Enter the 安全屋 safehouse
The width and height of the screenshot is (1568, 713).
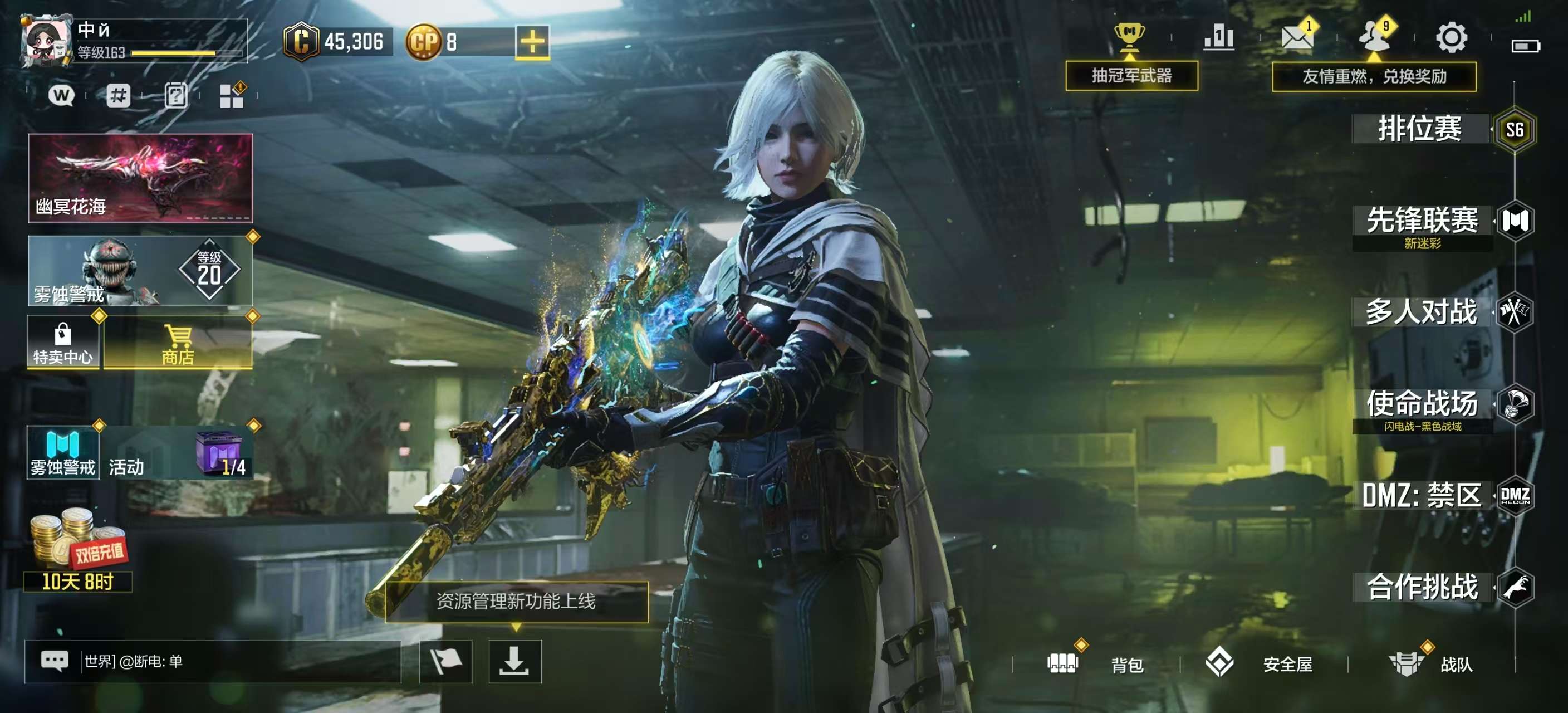(x=1260, y=663)
